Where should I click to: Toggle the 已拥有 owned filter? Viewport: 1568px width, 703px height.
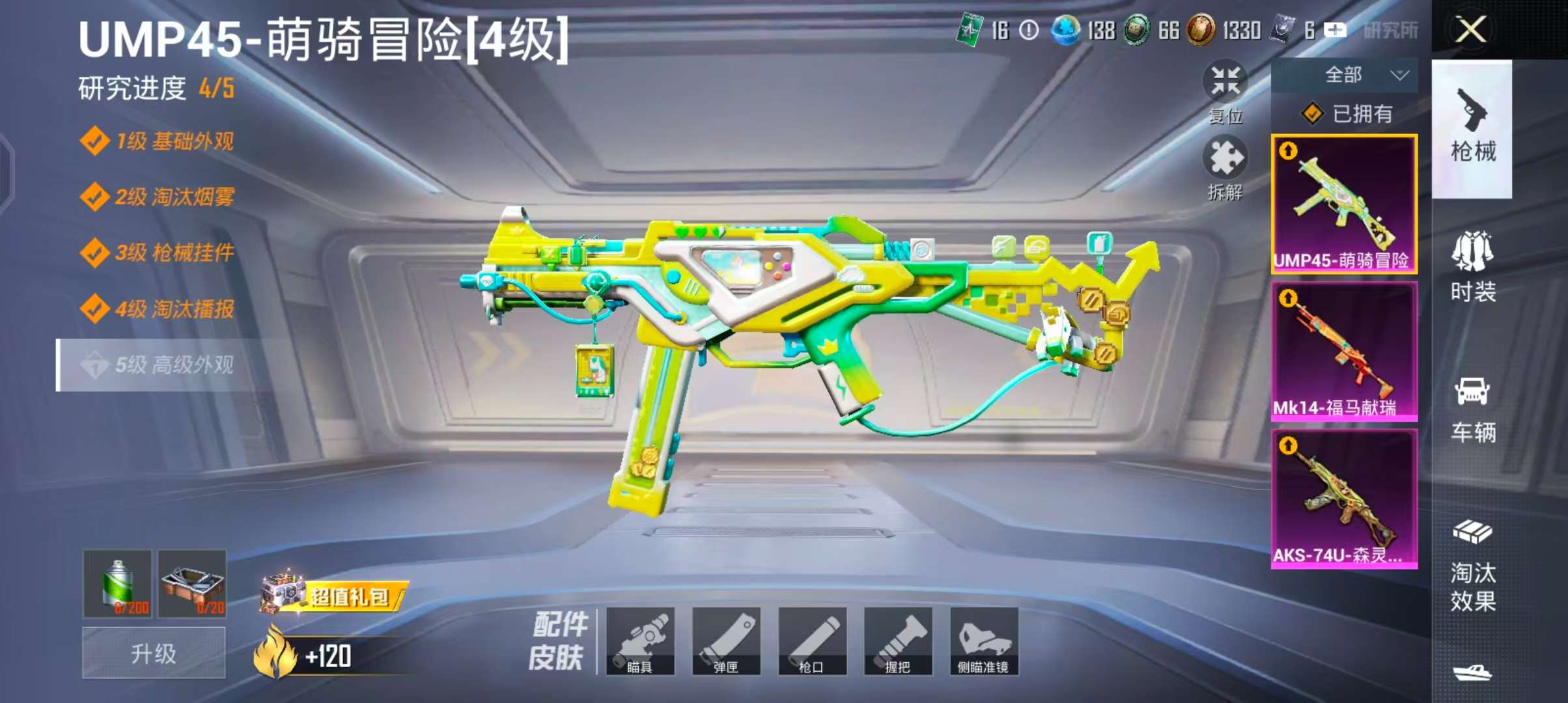click(1347, 114)
